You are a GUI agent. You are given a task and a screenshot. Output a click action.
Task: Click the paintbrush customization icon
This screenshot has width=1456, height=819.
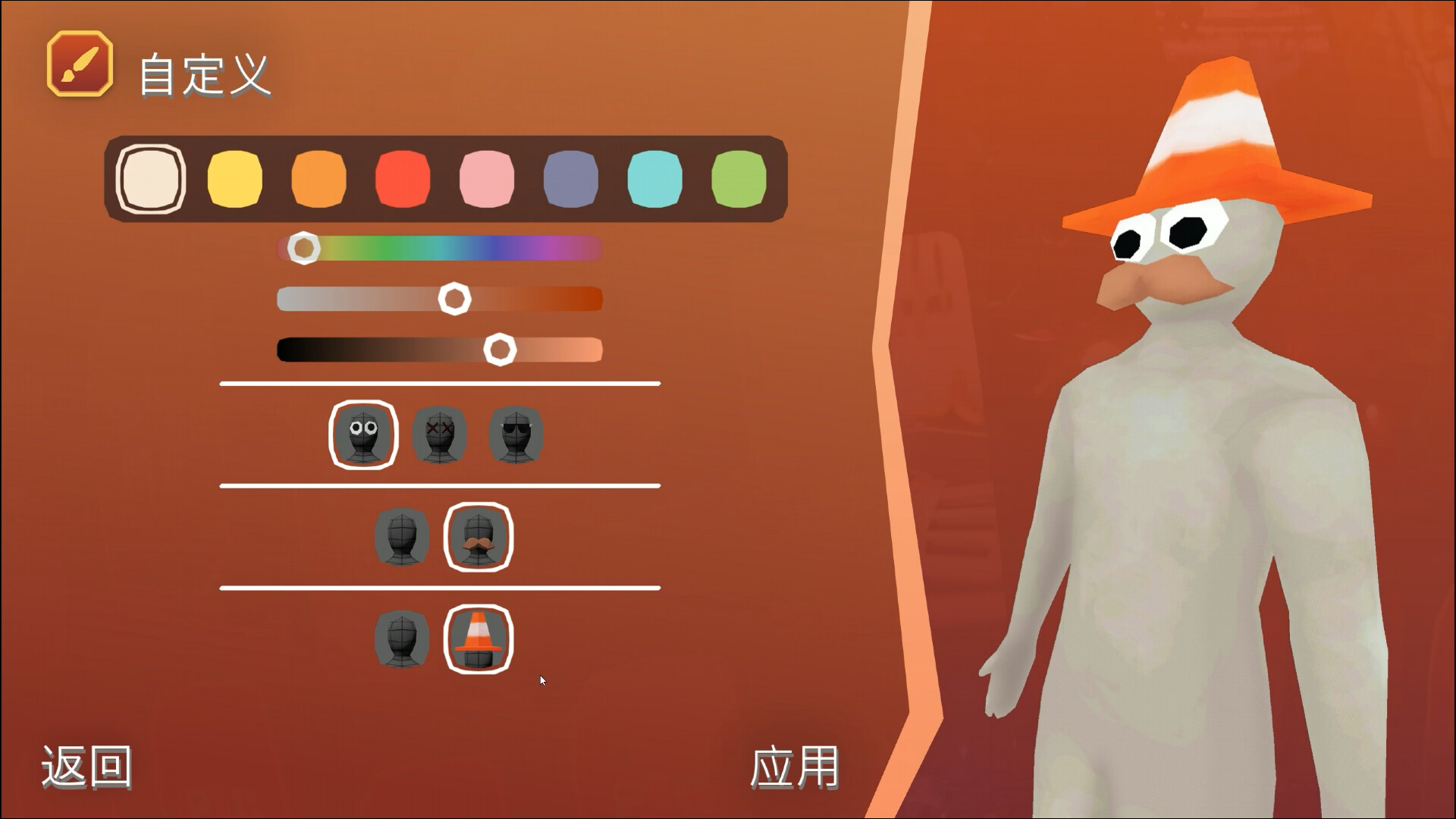(80, 65)
